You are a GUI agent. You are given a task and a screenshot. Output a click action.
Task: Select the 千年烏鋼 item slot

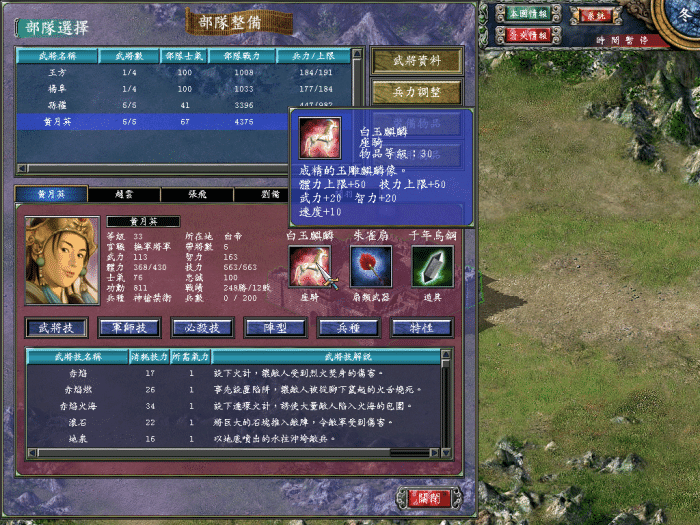coord(432,267)
